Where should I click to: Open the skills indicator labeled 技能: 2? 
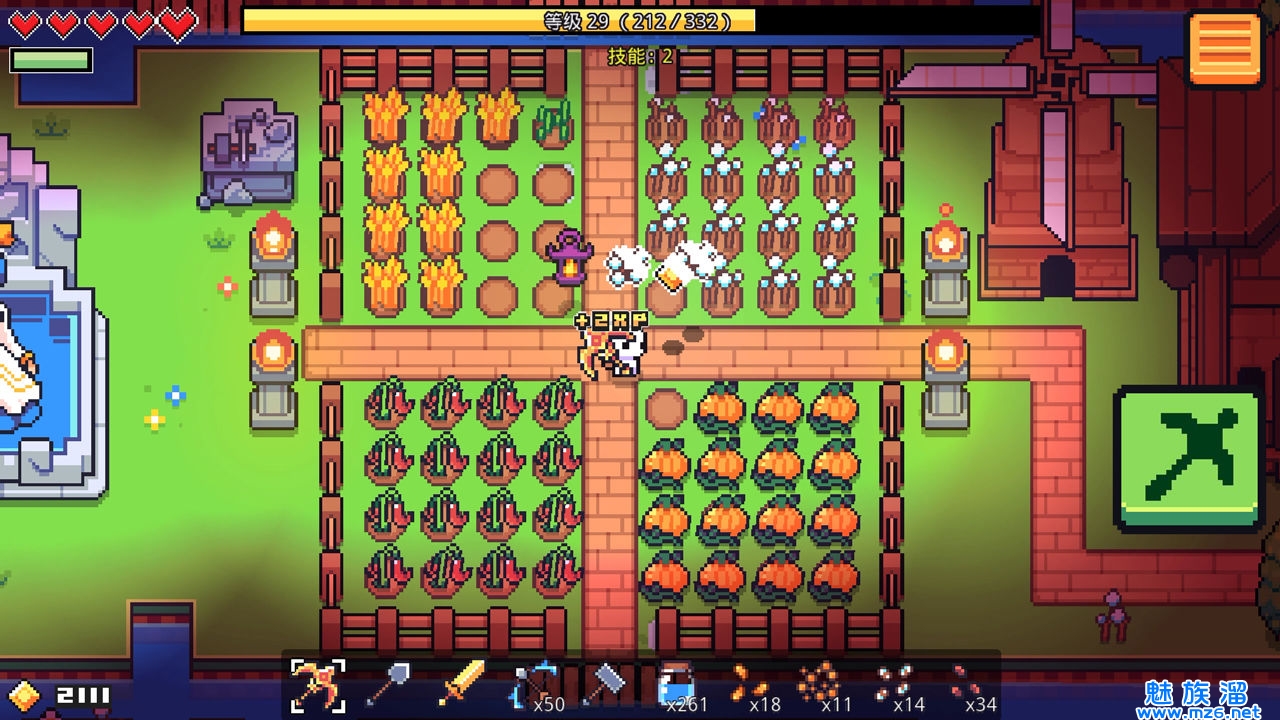coord(640,57)
